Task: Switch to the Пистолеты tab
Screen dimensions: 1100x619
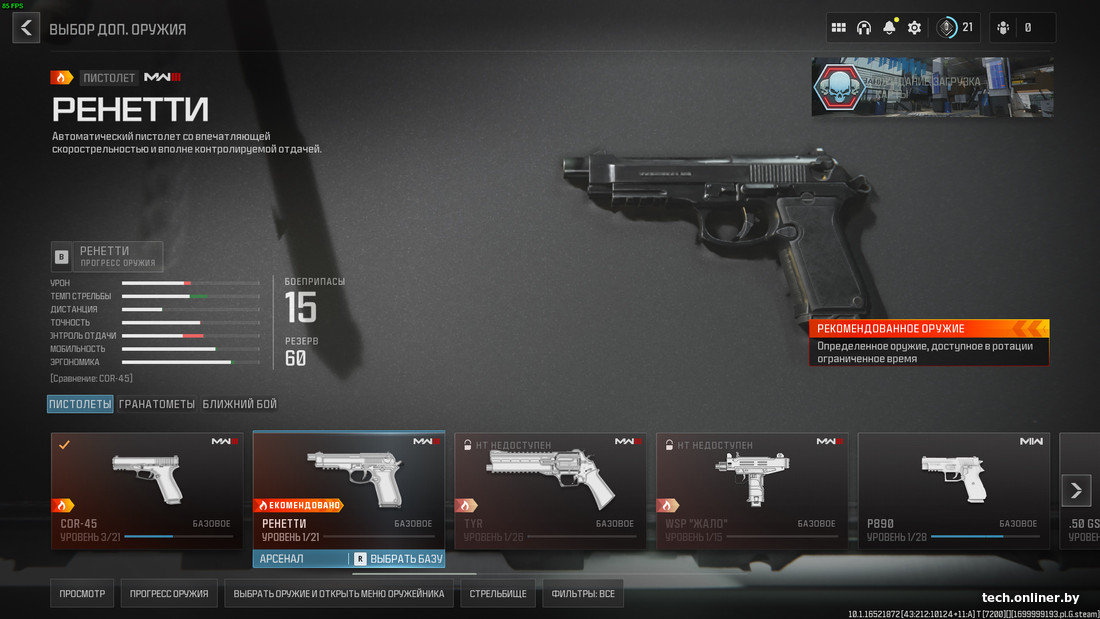Action: point(80,404)
